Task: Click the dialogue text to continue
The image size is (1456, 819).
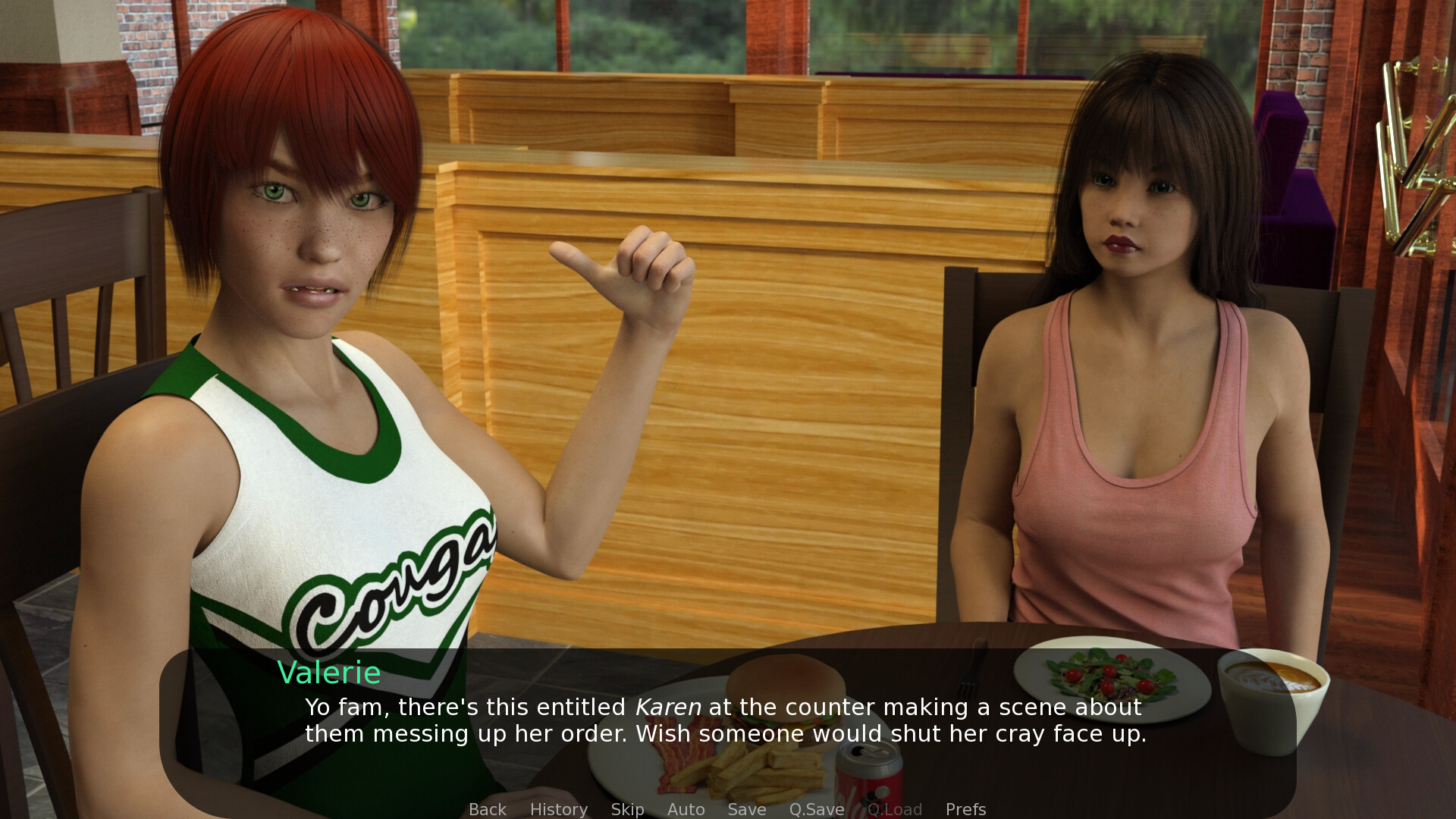Action: tap(725, 720)
